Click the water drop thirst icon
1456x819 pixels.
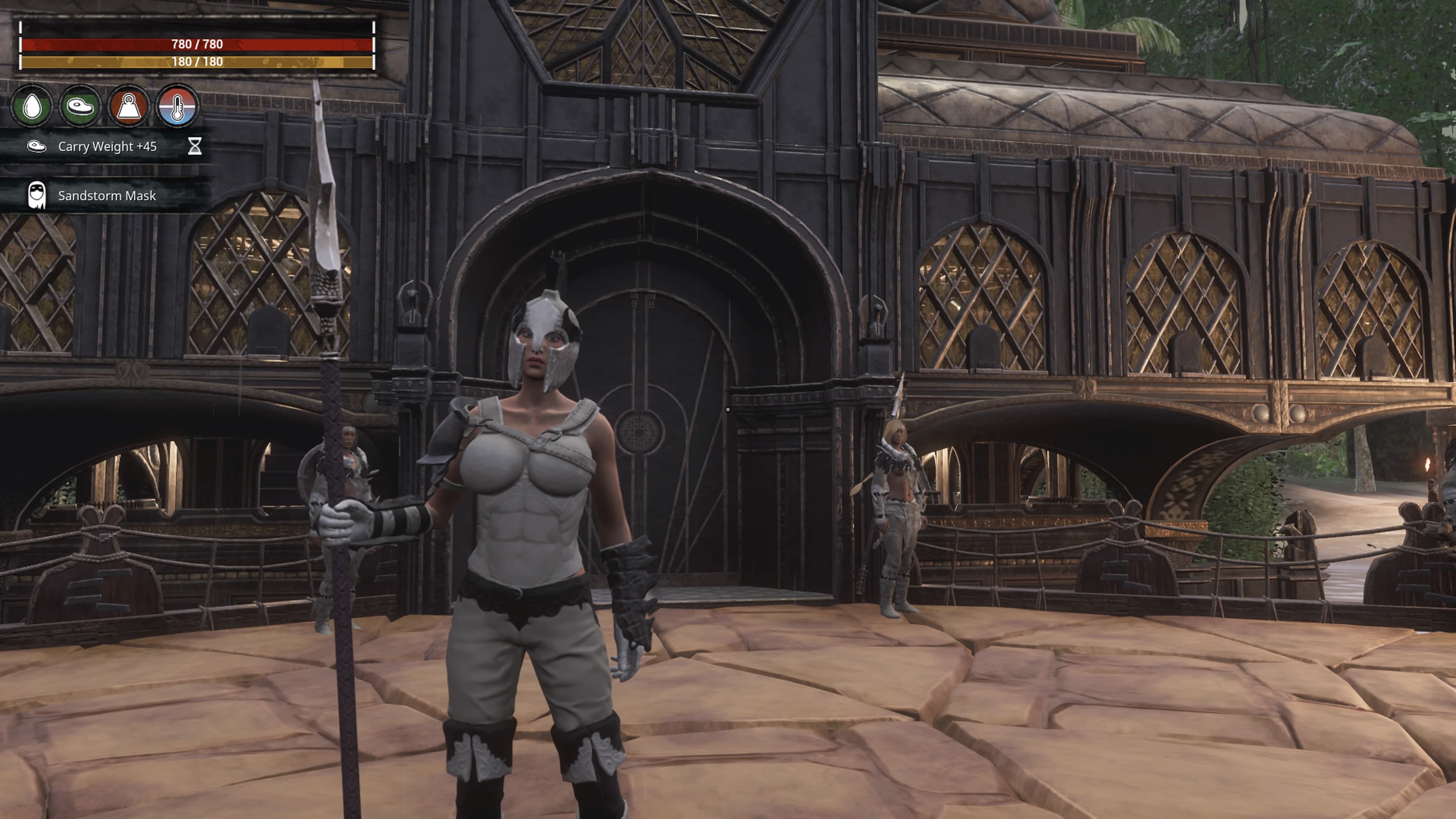pyautogui.click(x=32, y=106)
